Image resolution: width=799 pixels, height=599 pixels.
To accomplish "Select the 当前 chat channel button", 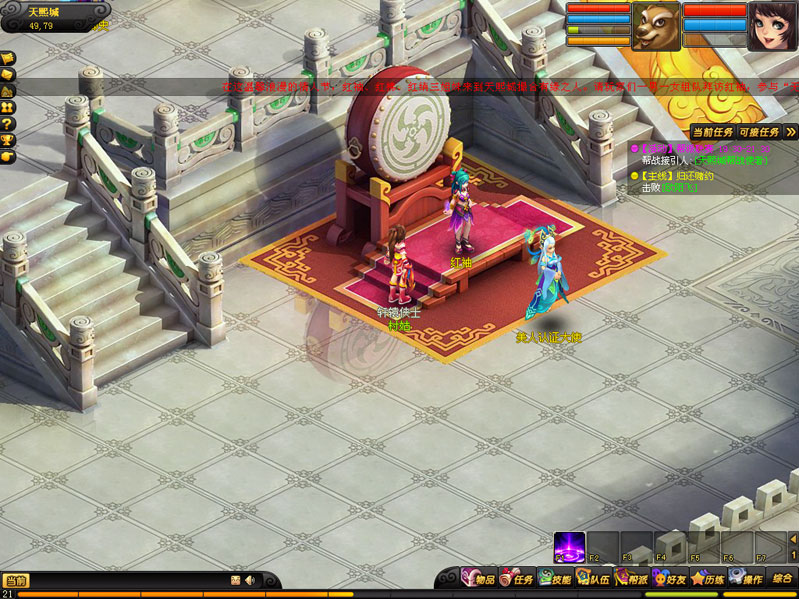I will tap(16, 580).
